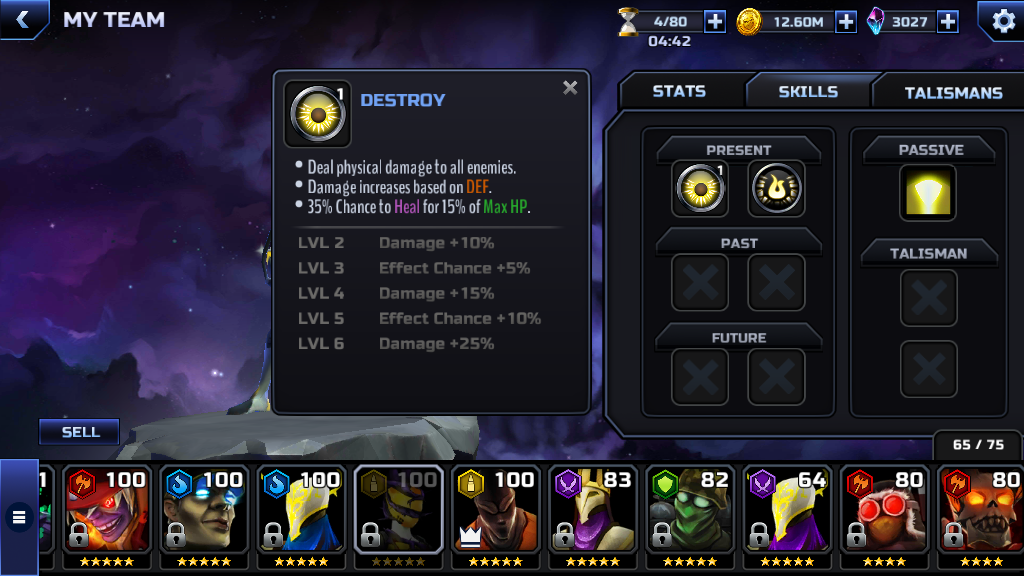View the yellow Passive skill icon
Screen dimensions: 1024x576
pyautogui.click(x=928, y=193)
